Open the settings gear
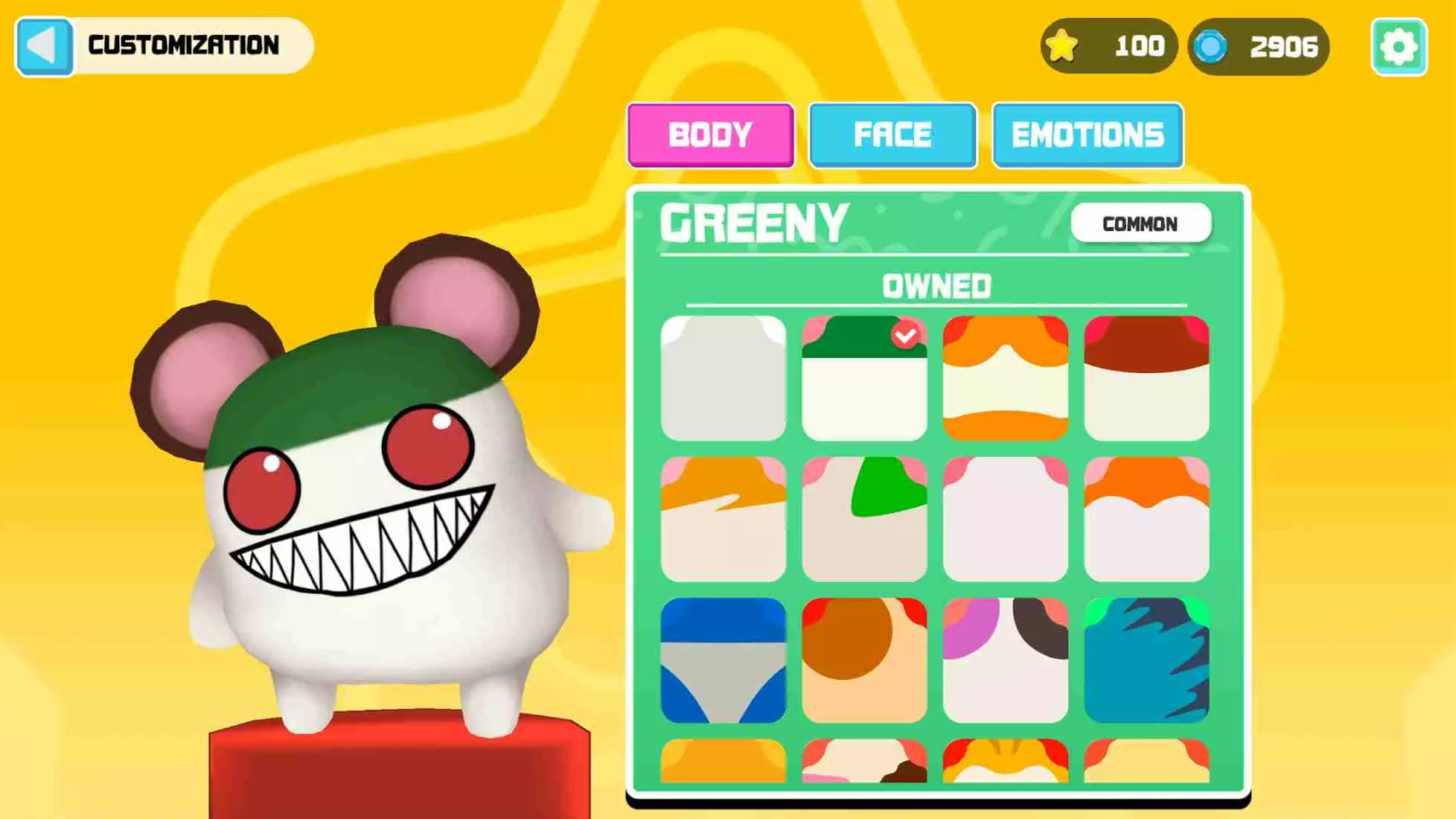 [1399, 46]
